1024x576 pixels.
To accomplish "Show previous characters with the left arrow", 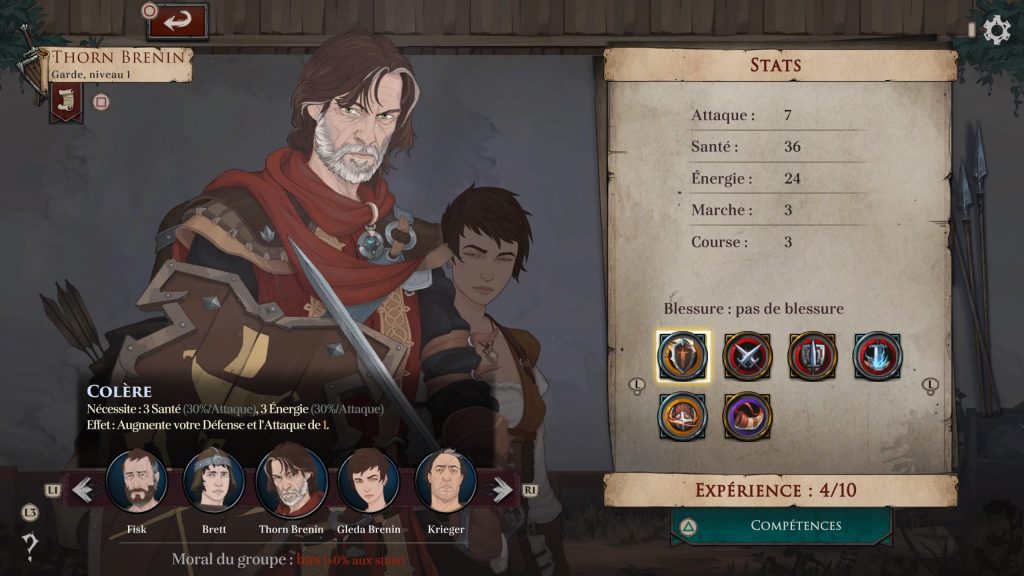I will [x=83, y=490].
